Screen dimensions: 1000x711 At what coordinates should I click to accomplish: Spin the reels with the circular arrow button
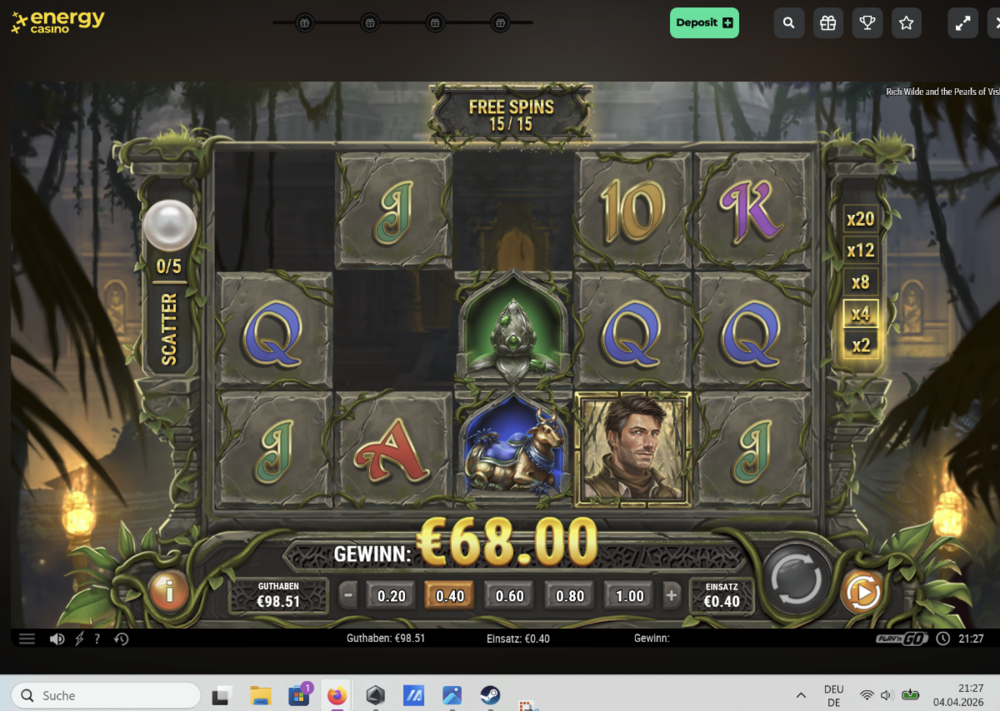797,577
